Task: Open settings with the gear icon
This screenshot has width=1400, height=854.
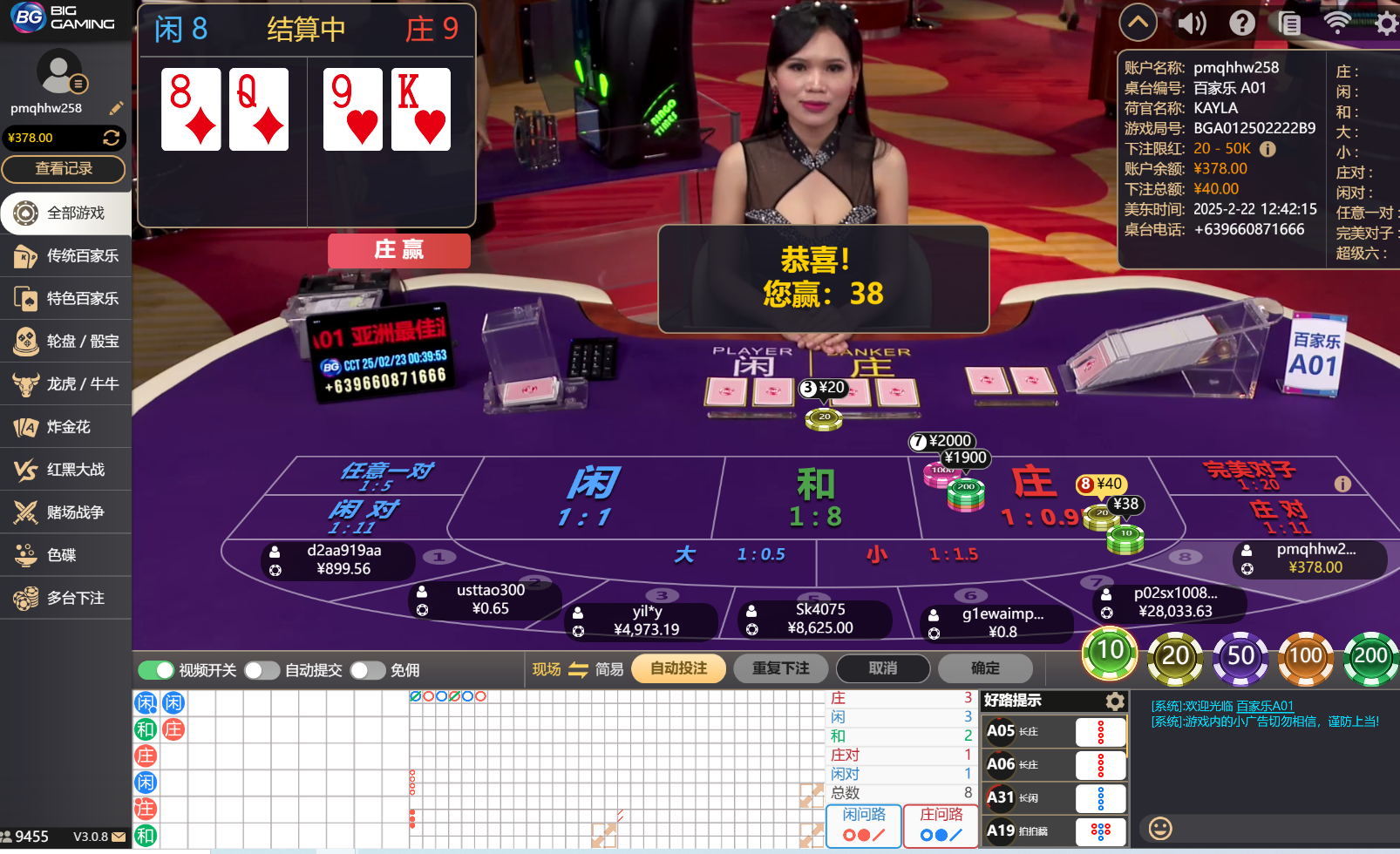Action: pos(1385,23)
